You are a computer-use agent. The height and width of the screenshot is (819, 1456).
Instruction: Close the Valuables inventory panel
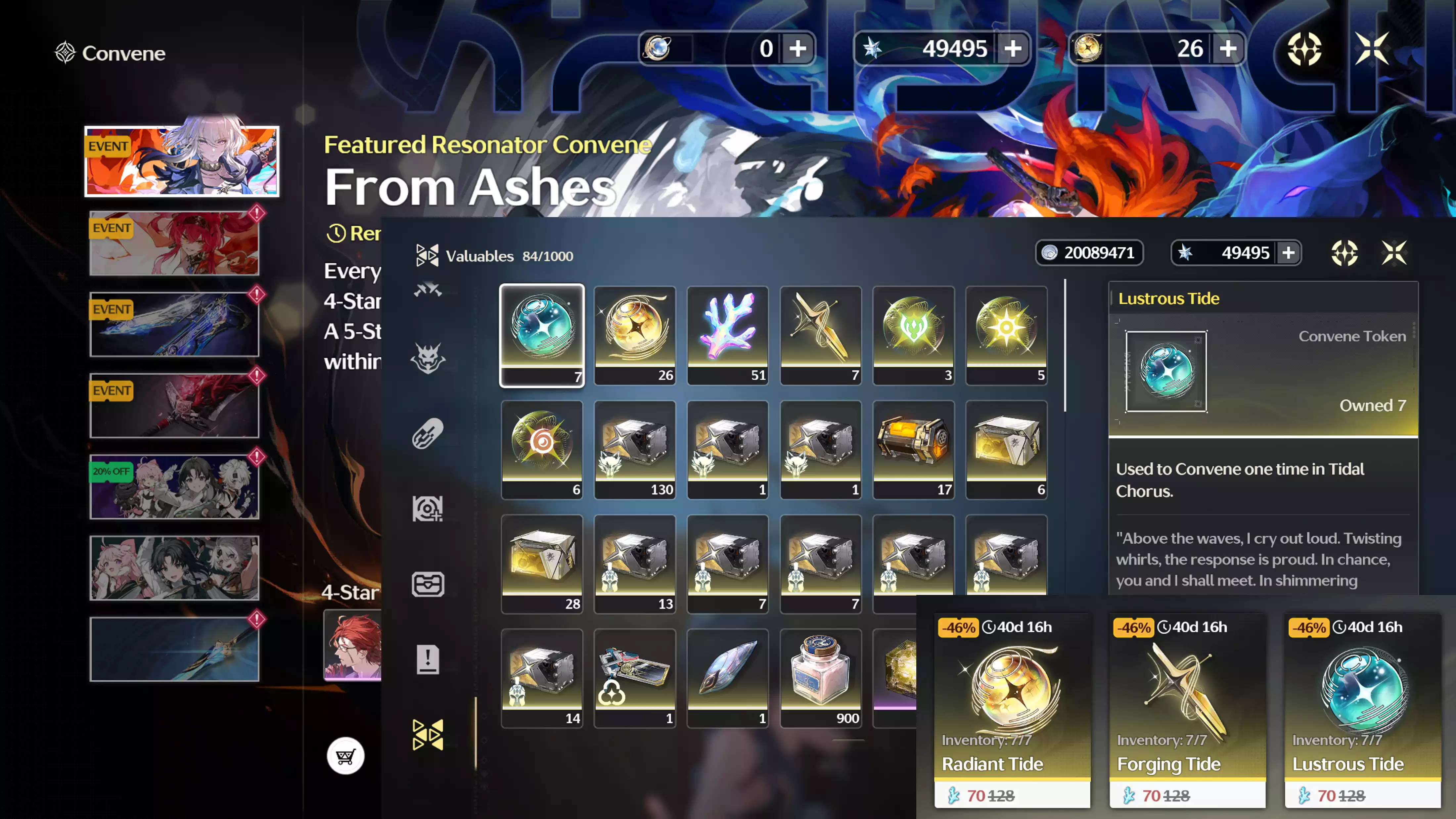pyautogui.click(x=1394, y=253)
